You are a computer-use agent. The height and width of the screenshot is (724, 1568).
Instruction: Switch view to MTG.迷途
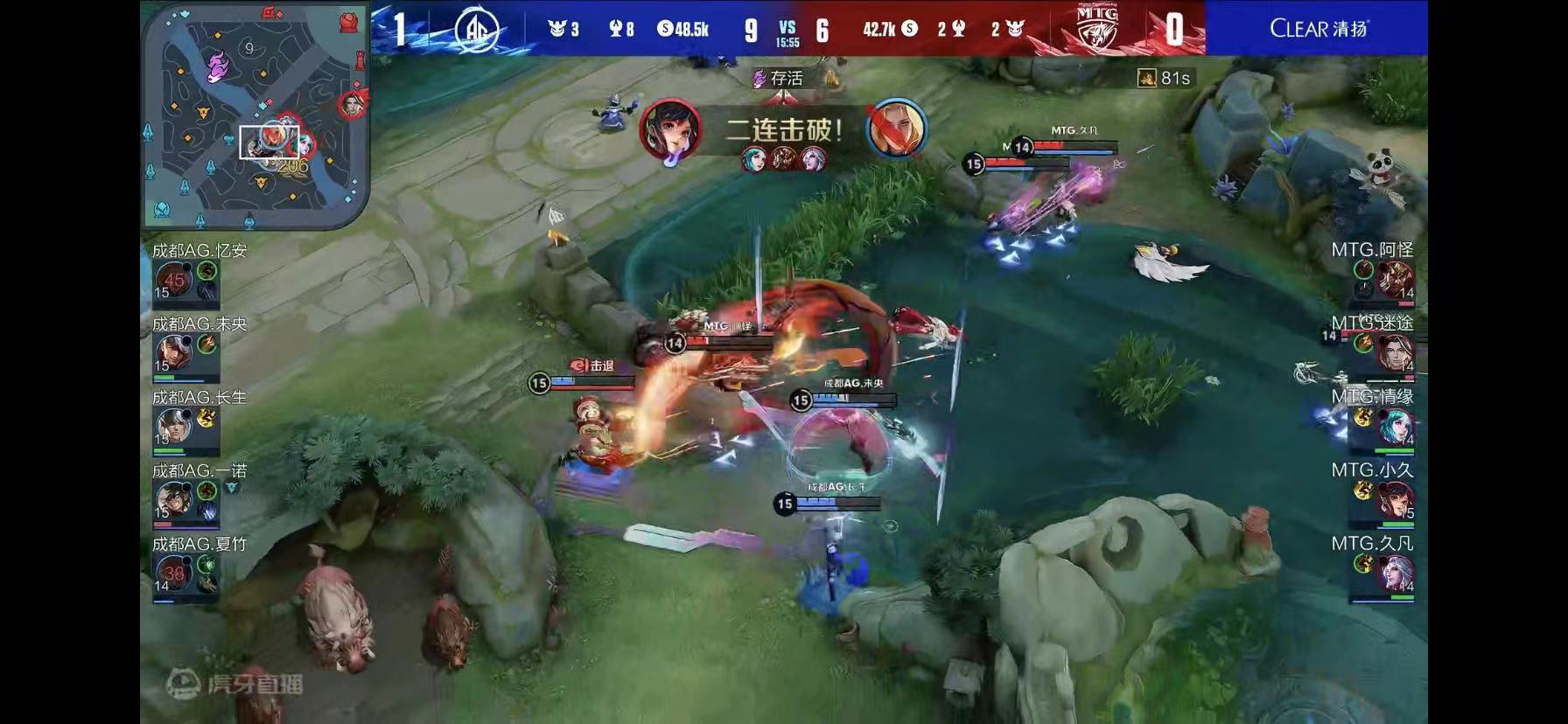click(x=1394, y=352)
